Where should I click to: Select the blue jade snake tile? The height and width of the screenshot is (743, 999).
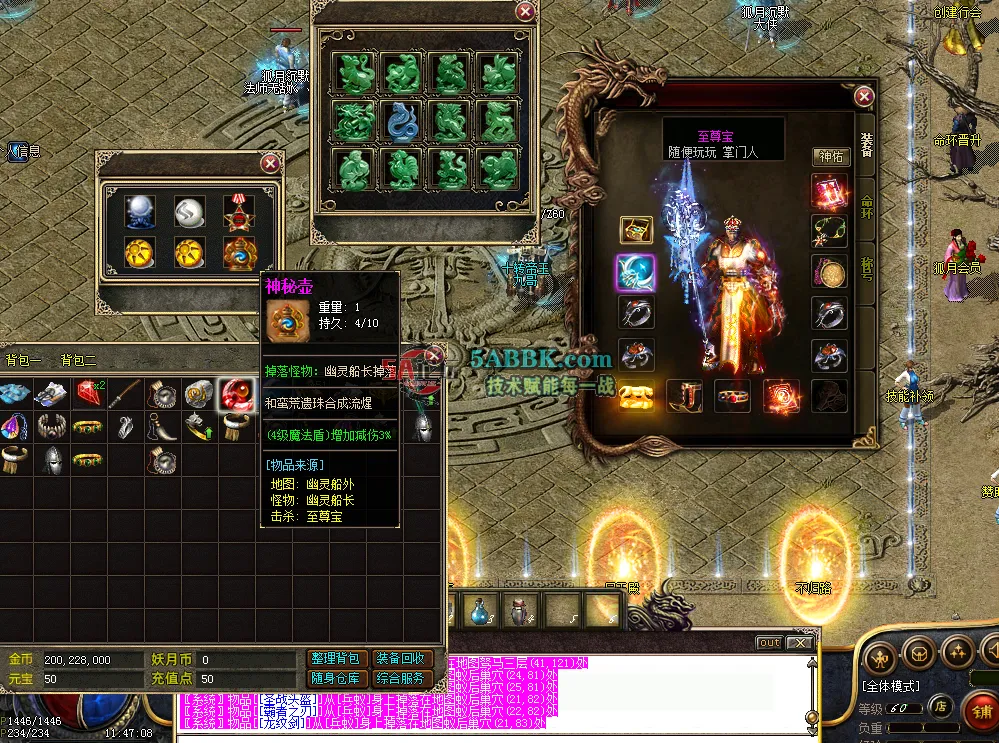403,121
